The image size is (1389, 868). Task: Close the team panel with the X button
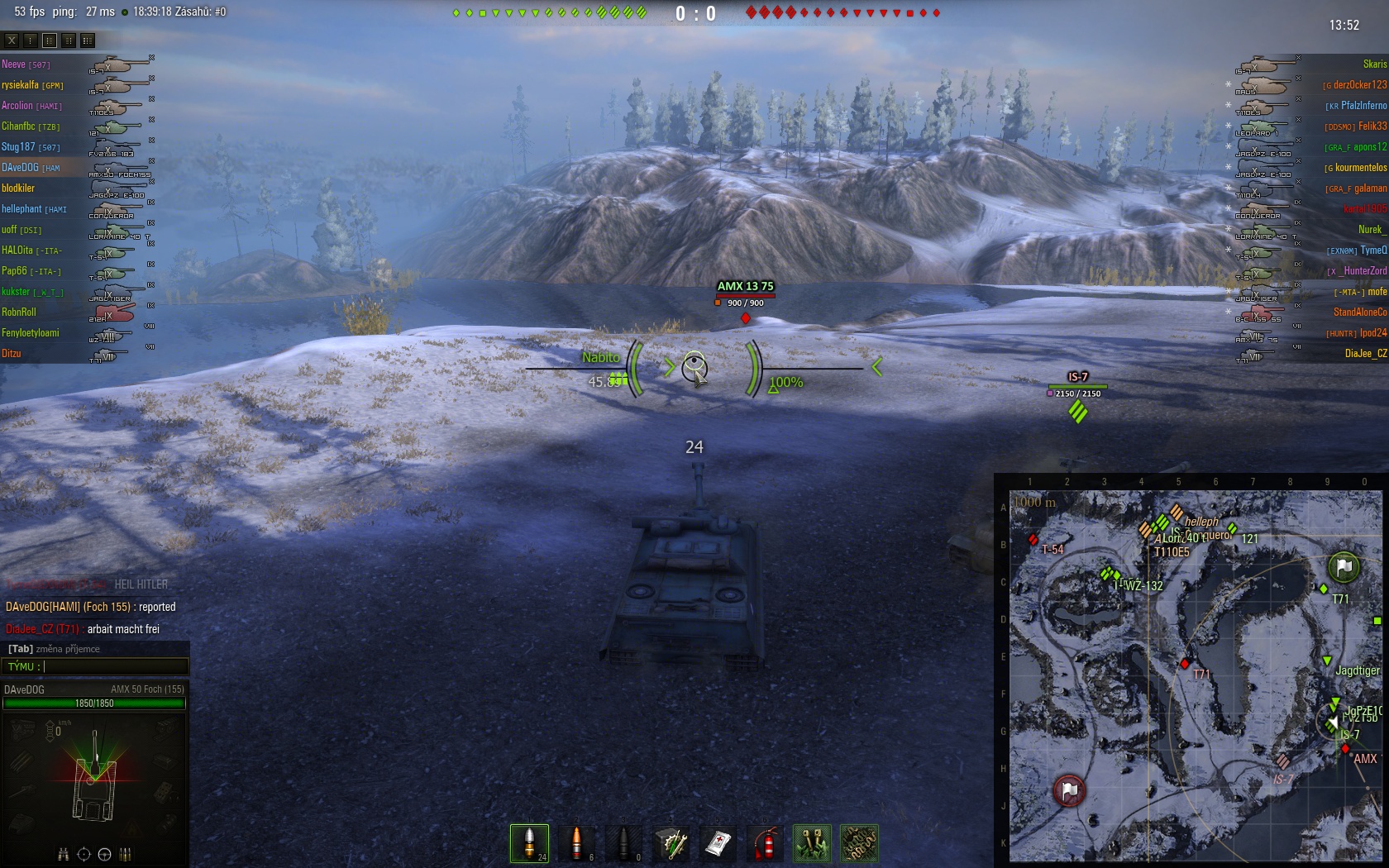[x=11, y=40]
